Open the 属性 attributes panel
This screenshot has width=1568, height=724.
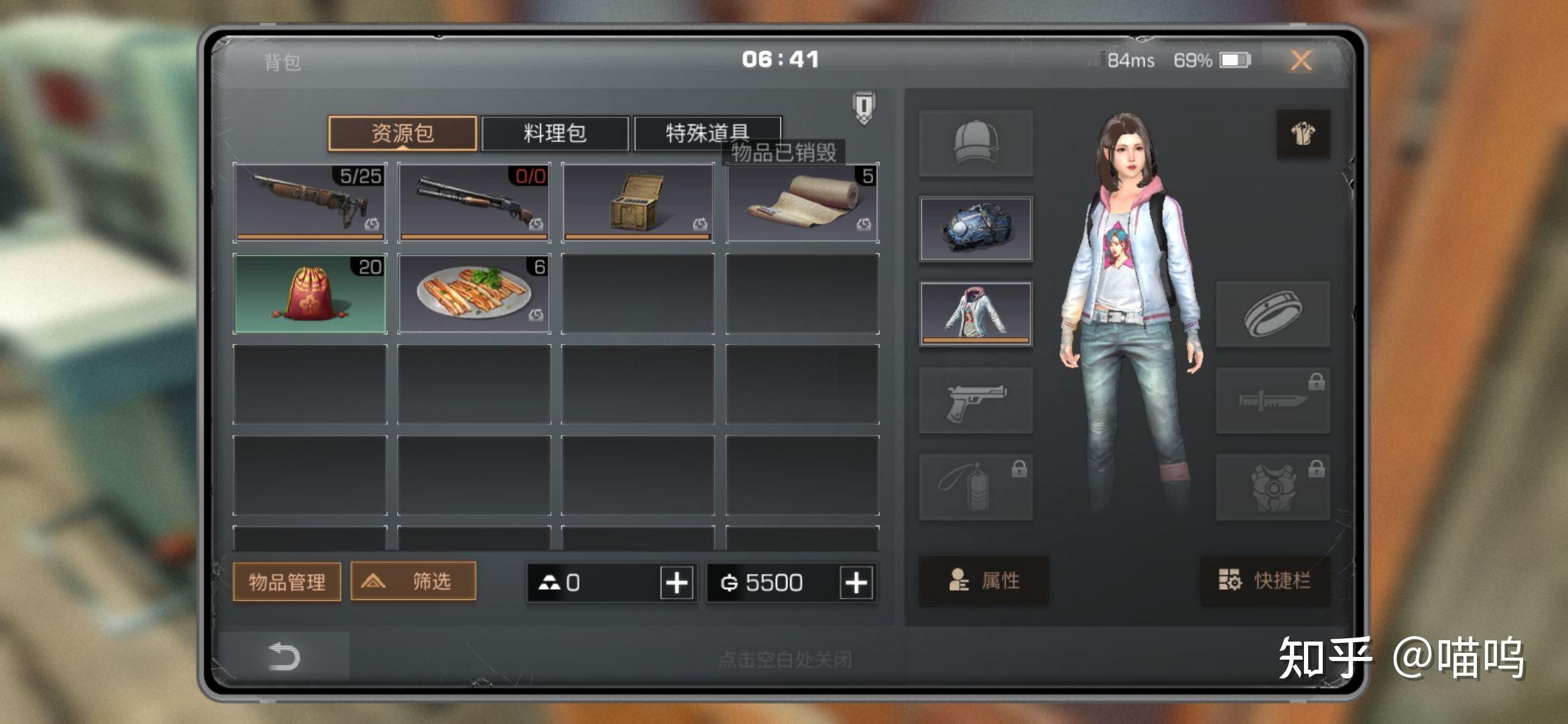pos(984,581)
